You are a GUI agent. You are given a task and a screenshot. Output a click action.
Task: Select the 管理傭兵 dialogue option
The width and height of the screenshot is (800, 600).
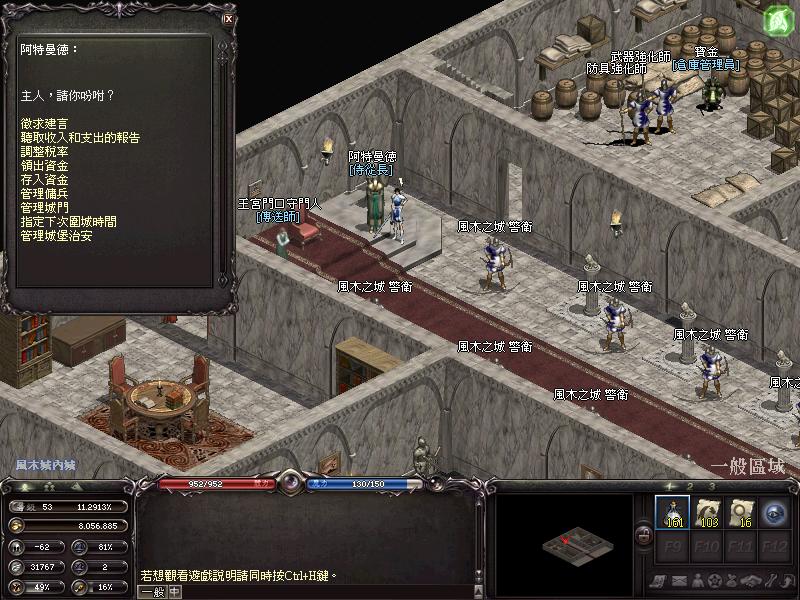click(x=44, y=193)
